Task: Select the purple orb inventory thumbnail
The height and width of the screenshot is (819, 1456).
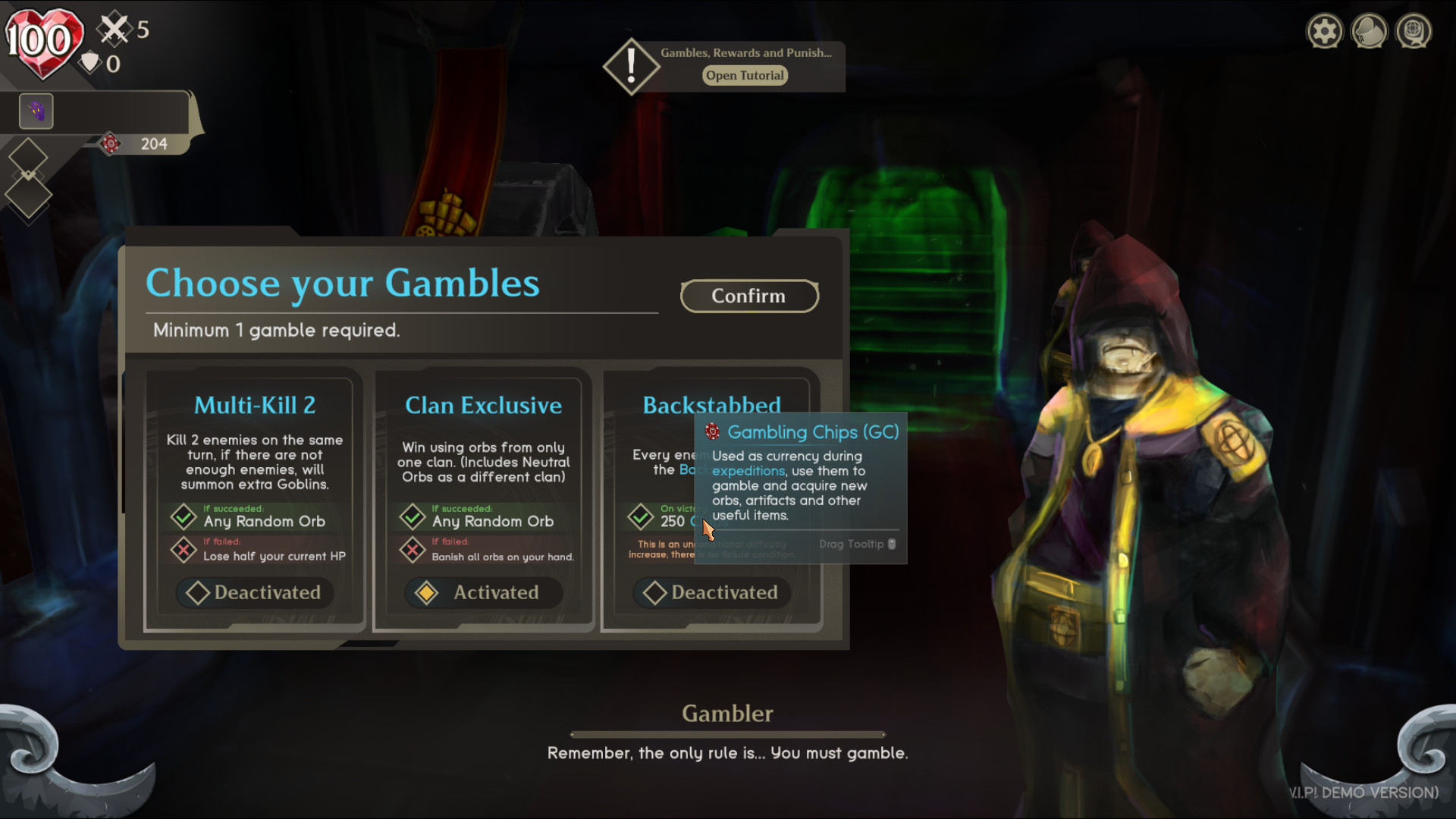Action: pyautogui.click(x=36, y=111)
